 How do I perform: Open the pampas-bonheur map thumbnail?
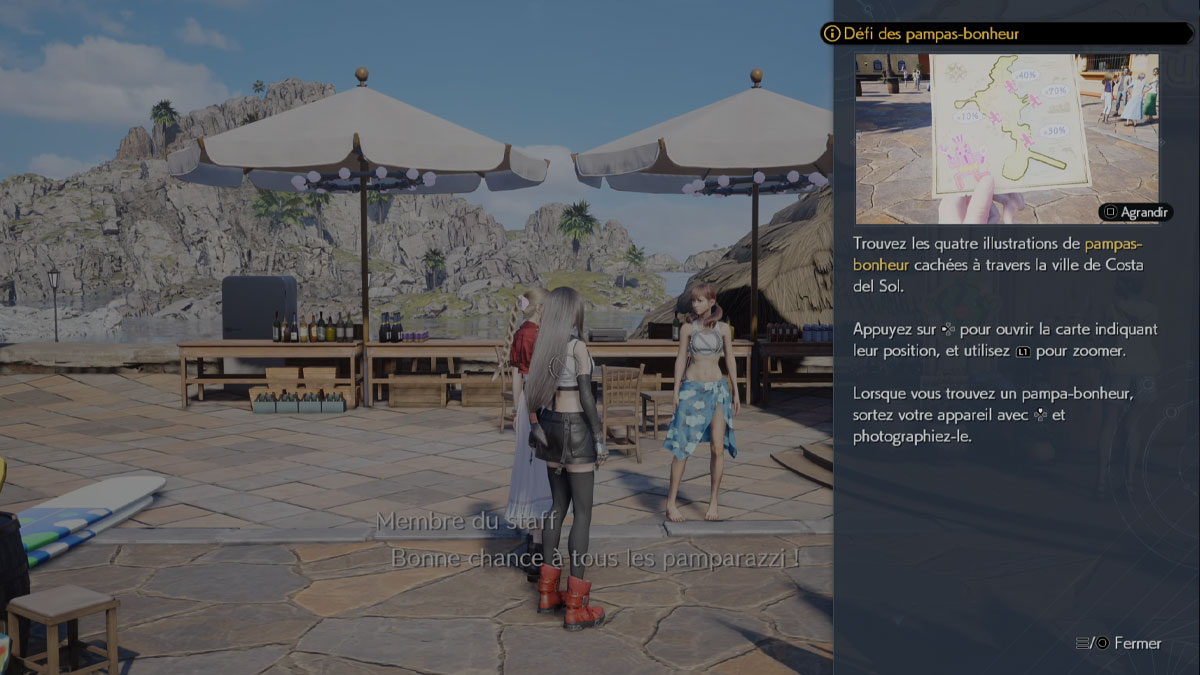tap(1006, 138)
